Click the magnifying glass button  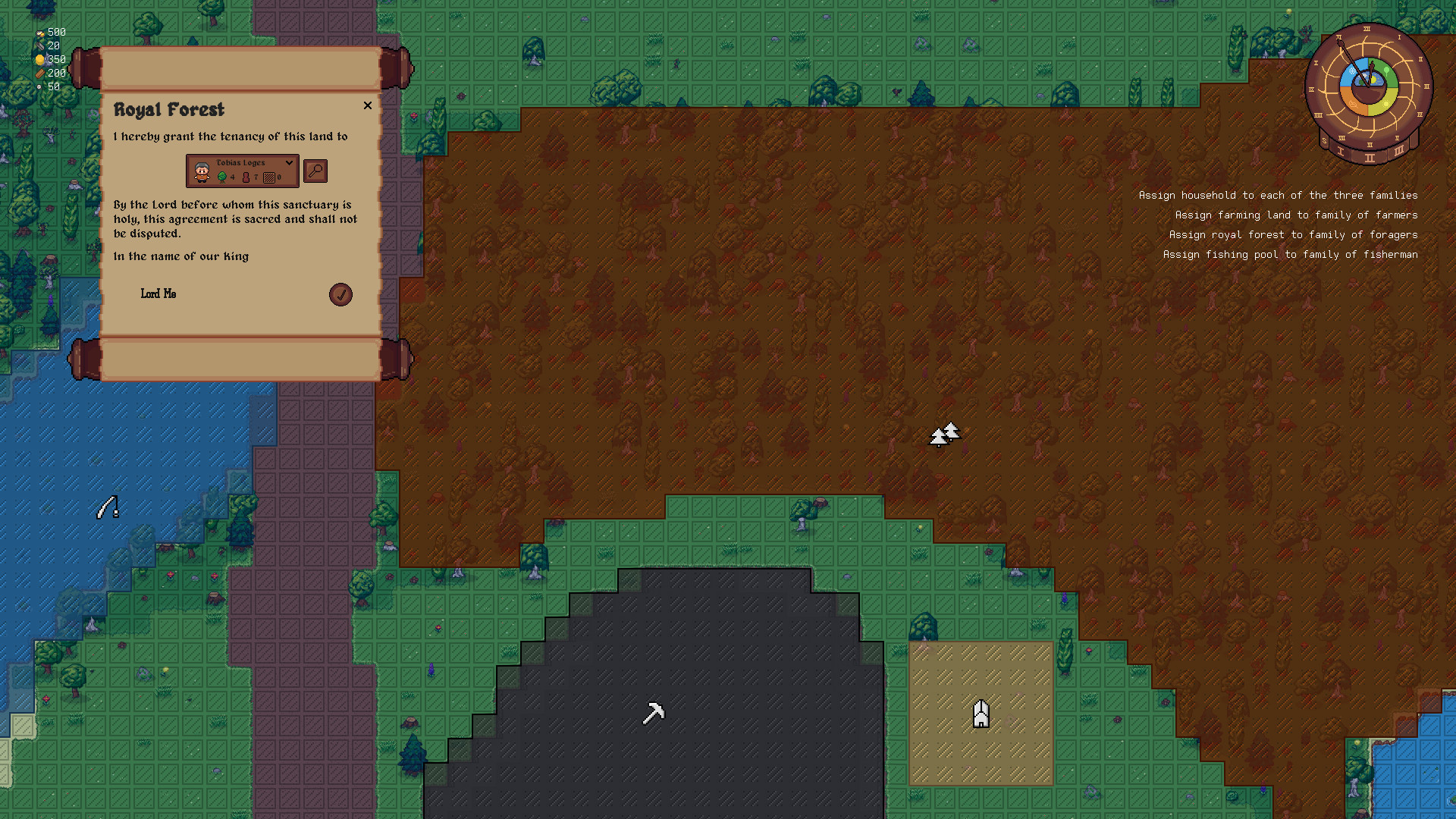coord(315,171)
